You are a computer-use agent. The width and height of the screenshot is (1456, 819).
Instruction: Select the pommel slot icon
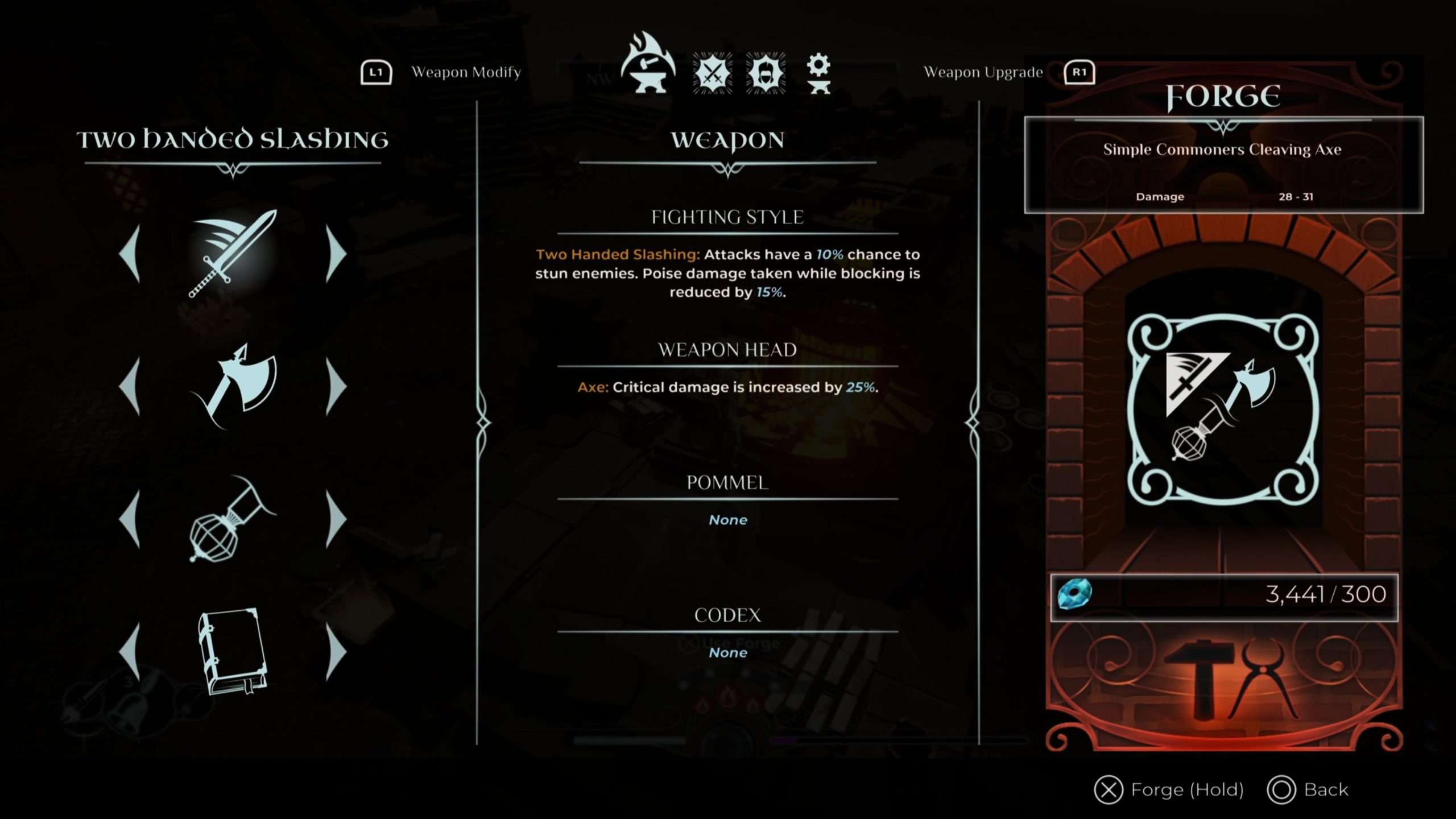click(230, 520)
